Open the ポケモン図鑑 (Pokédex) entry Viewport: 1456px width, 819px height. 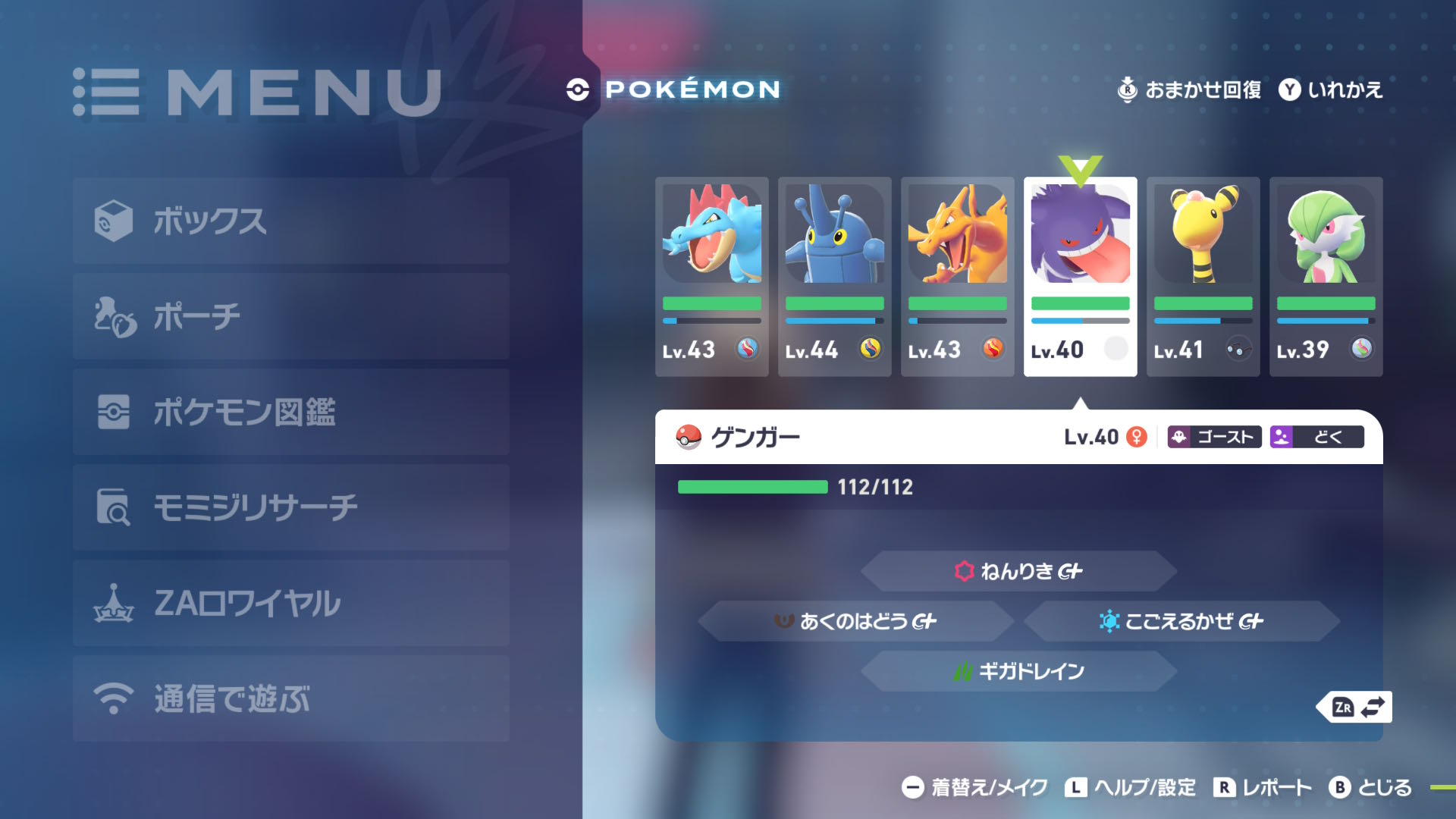[243, 413]
